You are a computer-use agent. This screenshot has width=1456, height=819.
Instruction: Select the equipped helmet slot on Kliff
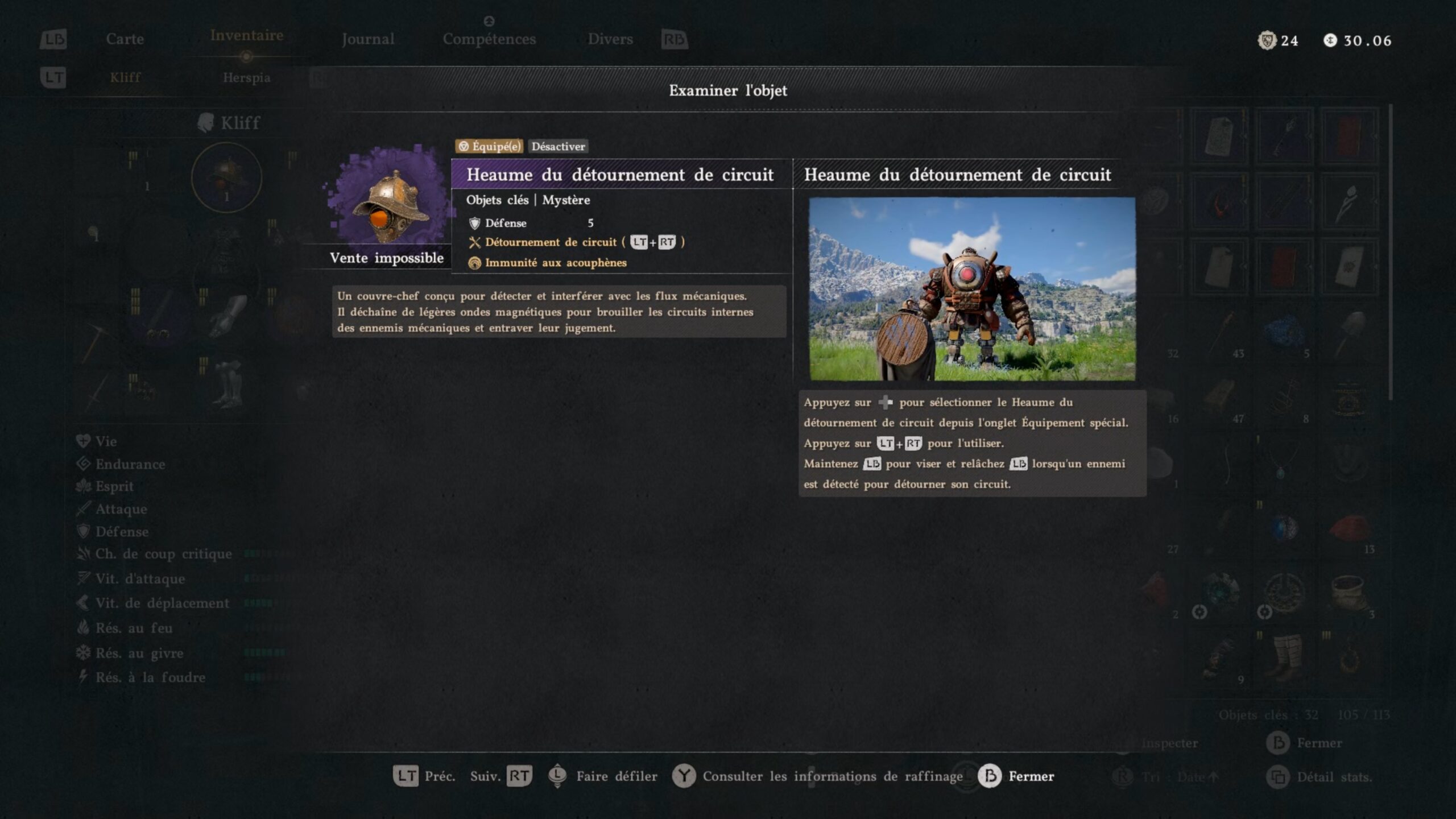pos(226,177)
